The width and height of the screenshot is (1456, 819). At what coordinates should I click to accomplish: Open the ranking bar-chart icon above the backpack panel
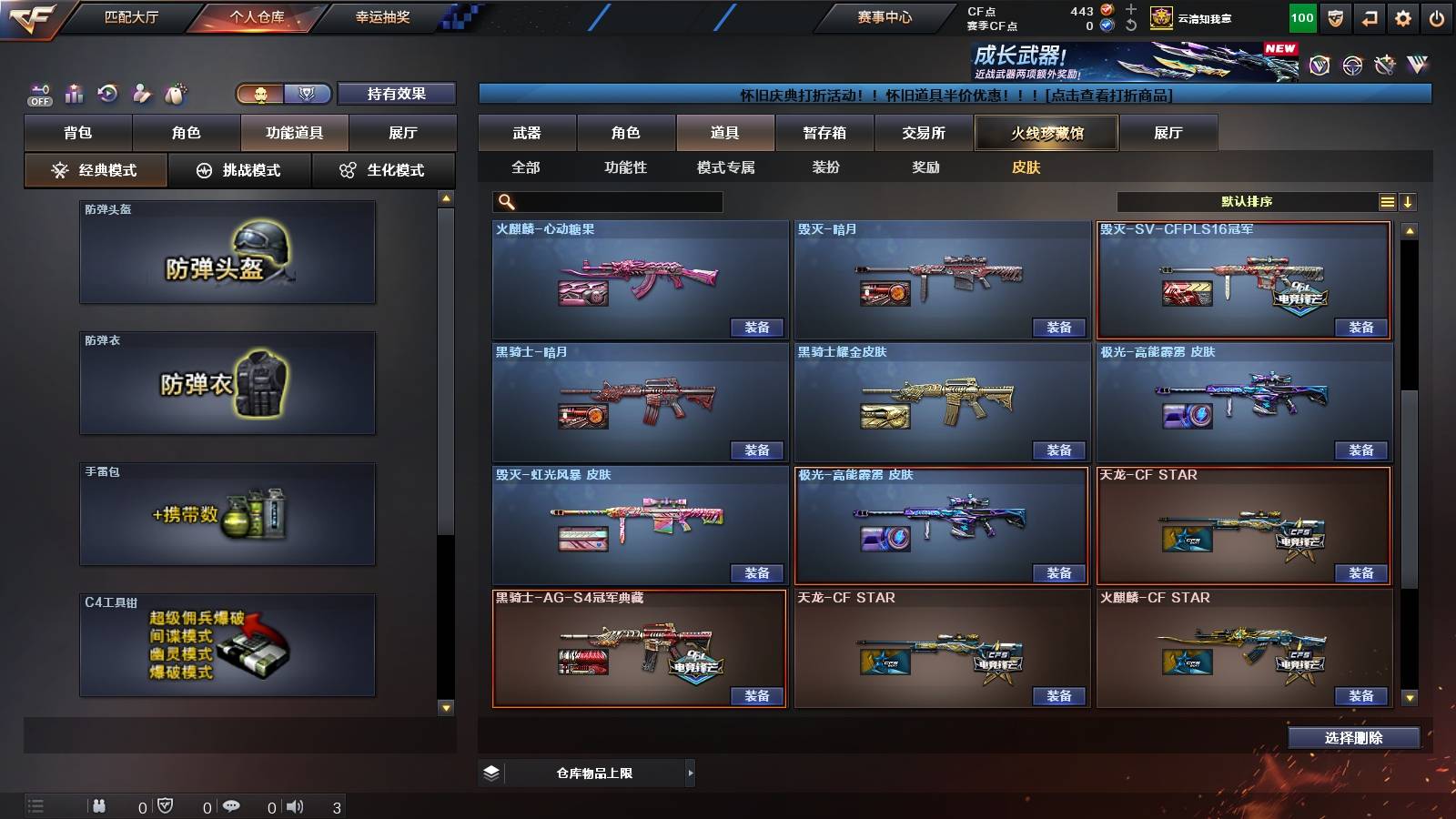(74, 93)
